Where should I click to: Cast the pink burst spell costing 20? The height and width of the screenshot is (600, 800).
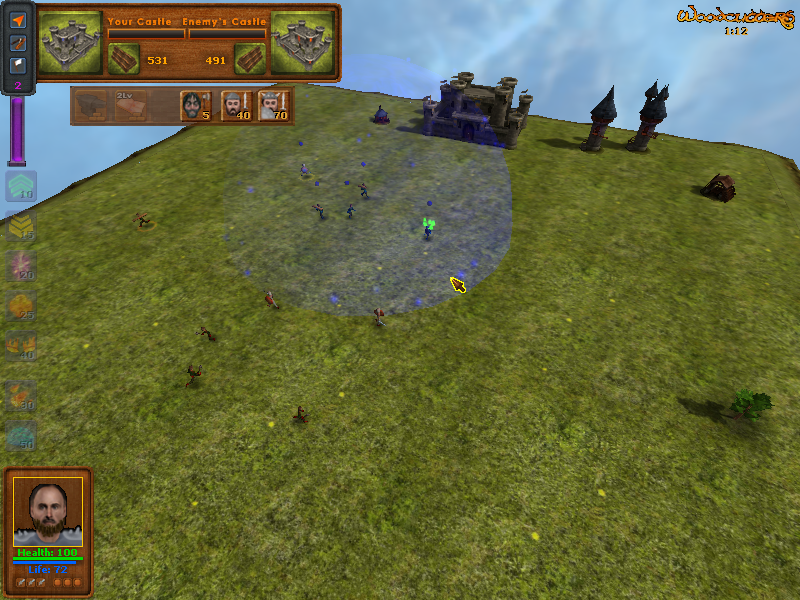[21, 266]
